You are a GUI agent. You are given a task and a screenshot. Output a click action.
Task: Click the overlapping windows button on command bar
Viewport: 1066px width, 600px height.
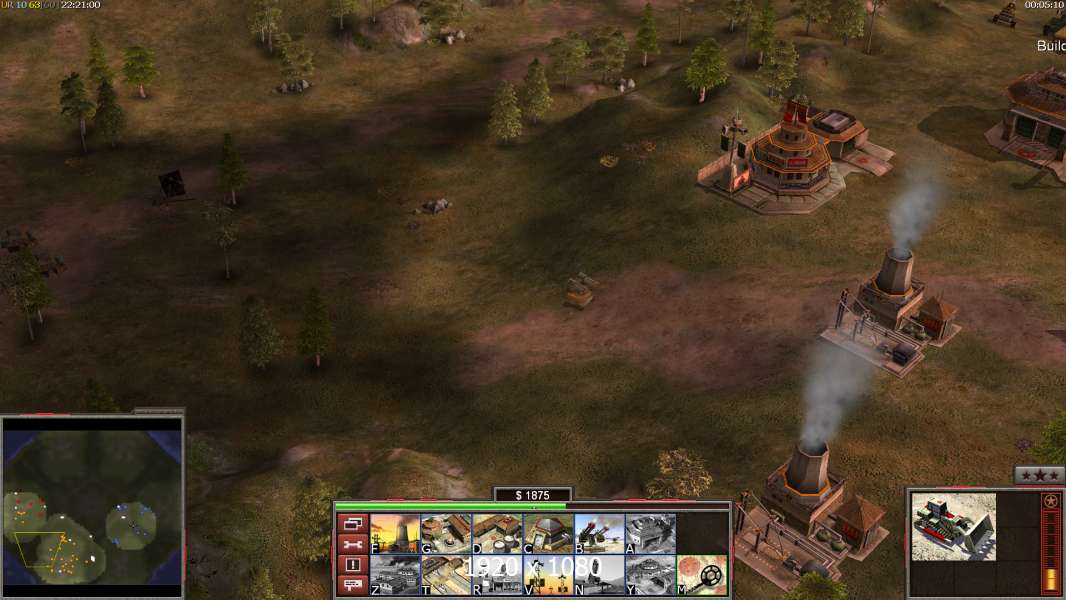(x=352, y=523)
